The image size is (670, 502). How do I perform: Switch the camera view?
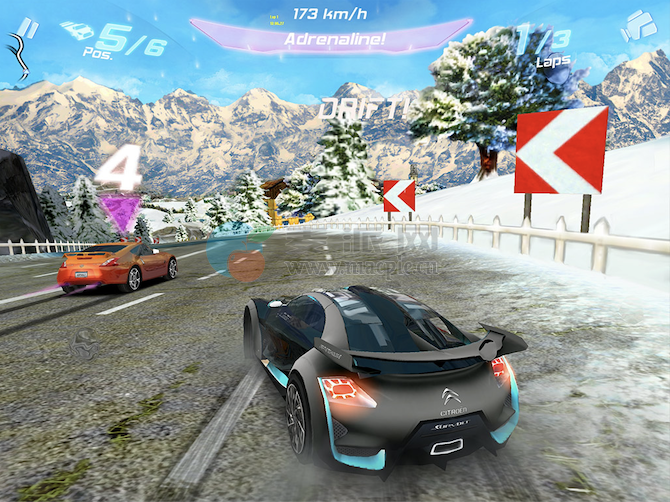point(638,25)
